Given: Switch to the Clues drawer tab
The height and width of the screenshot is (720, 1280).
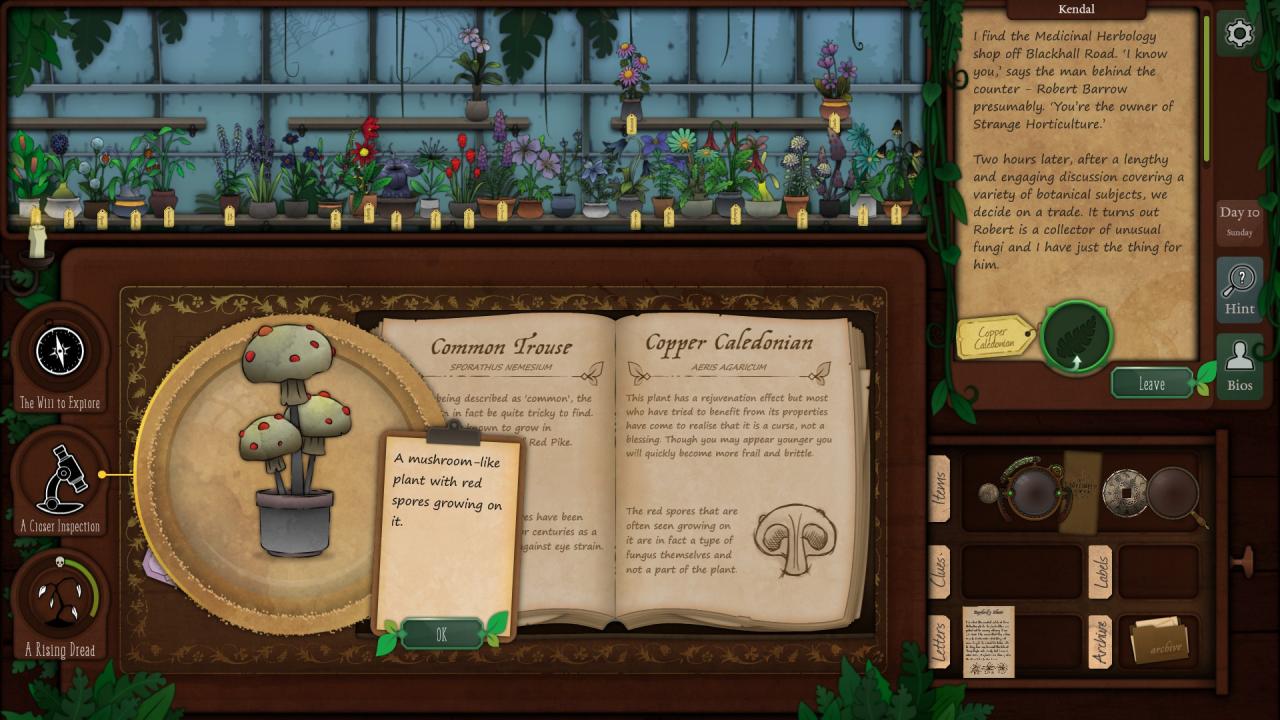Looking at the screenshot, I should 939,571.
